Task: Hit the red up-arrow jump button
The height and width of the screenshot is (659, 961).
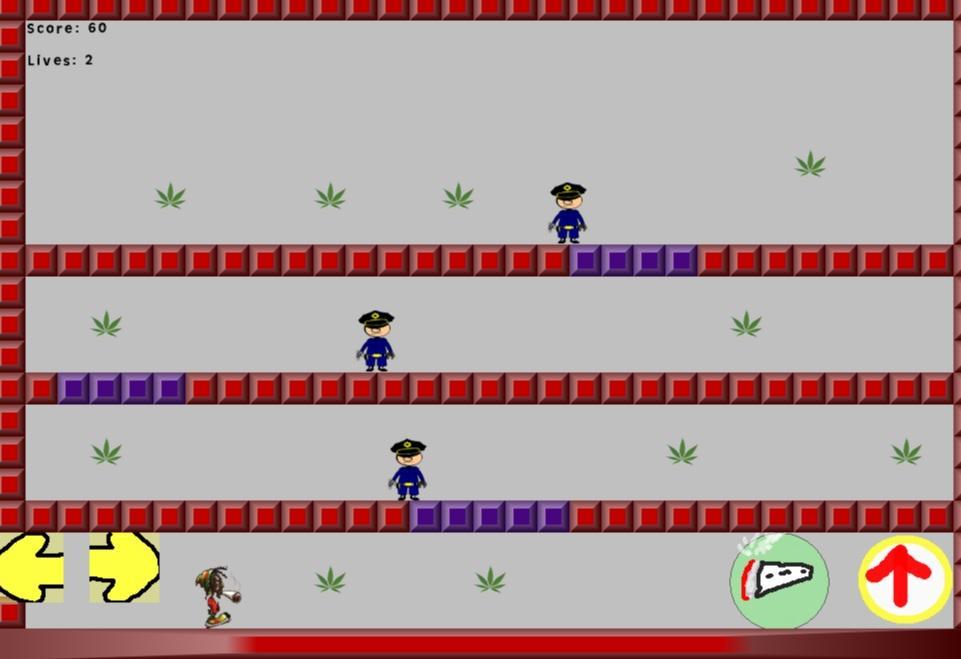Action: coord(904,579)
